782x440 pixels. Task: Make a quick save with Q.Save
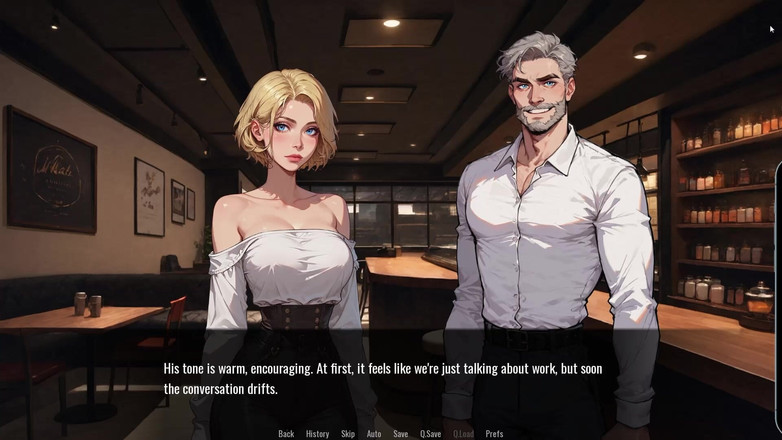(430, 434)
